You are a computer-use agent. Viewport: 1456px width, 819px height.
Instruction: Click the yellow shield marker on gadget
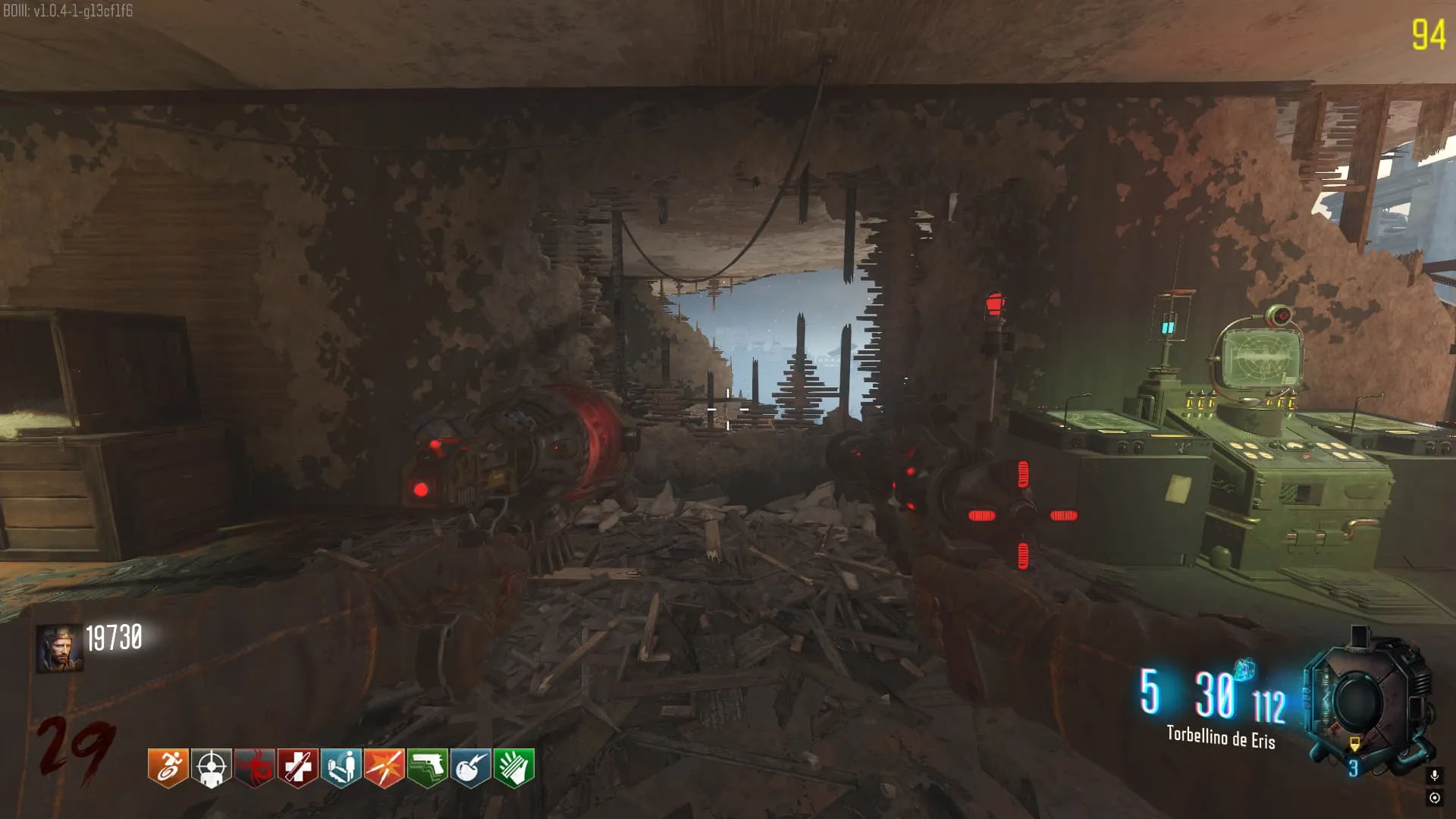pyautogui.click(x=1354, y=744)
